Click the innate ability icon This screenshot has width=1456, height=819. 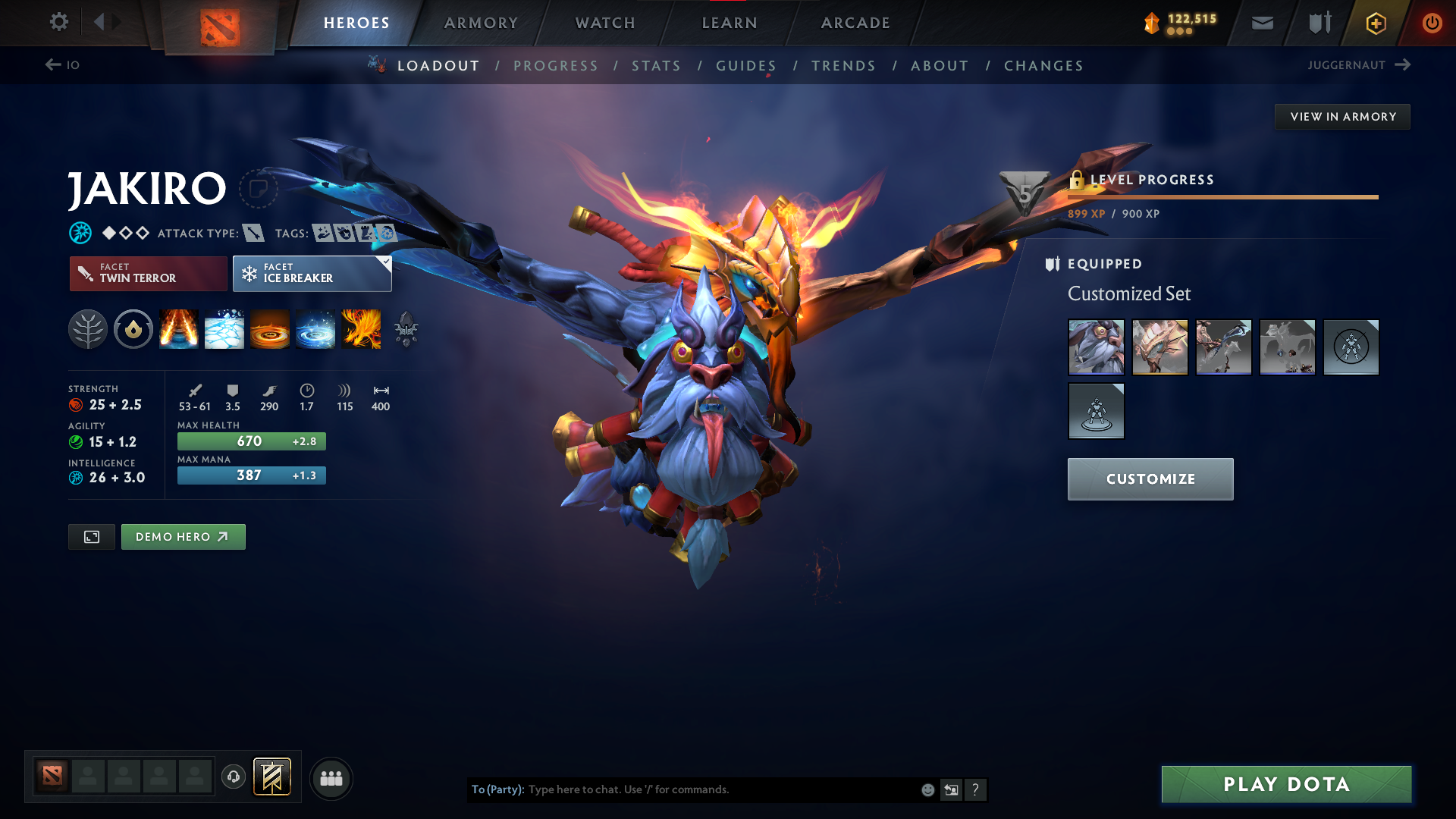coord(133,329)
